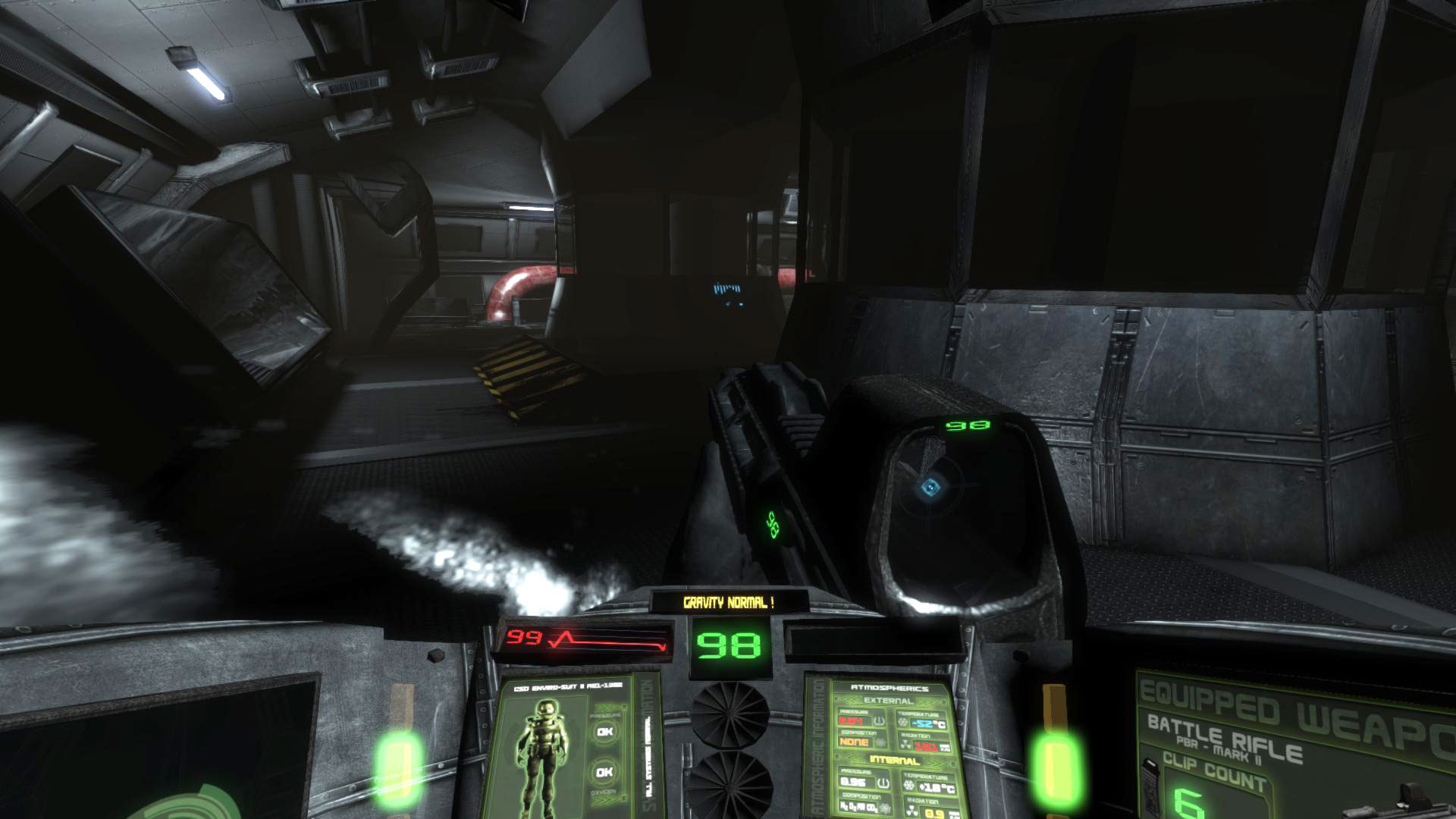Click the snowflake icon for internal +18°C temperature
The height and width of the screenshot is (819, 1456).
coord(908,784)
